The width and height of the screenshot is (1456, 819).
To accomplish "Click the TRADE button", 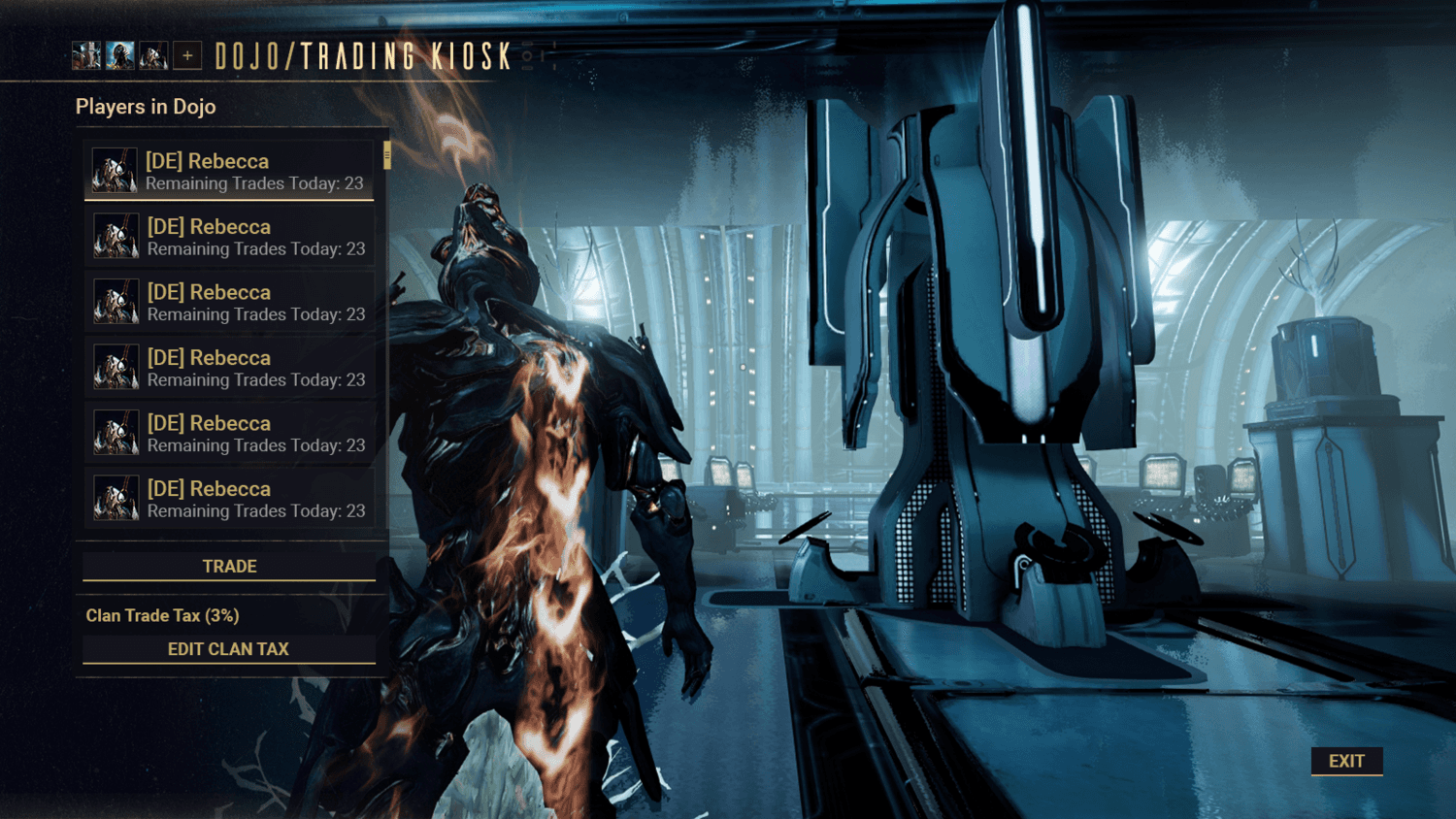I will point(229,567).
